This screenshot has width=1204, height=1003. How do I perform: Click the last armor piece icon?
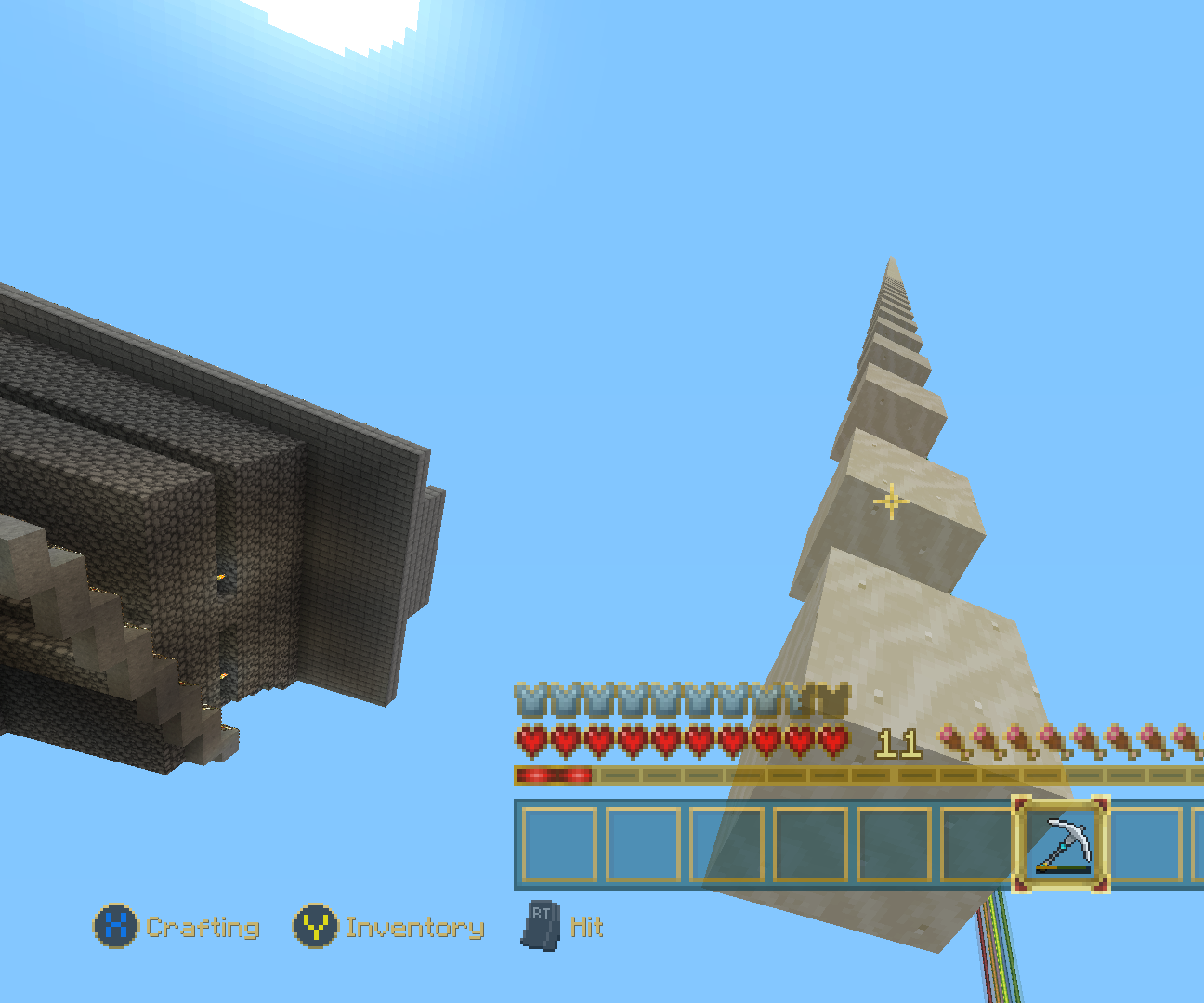click(x=833, y=699)
